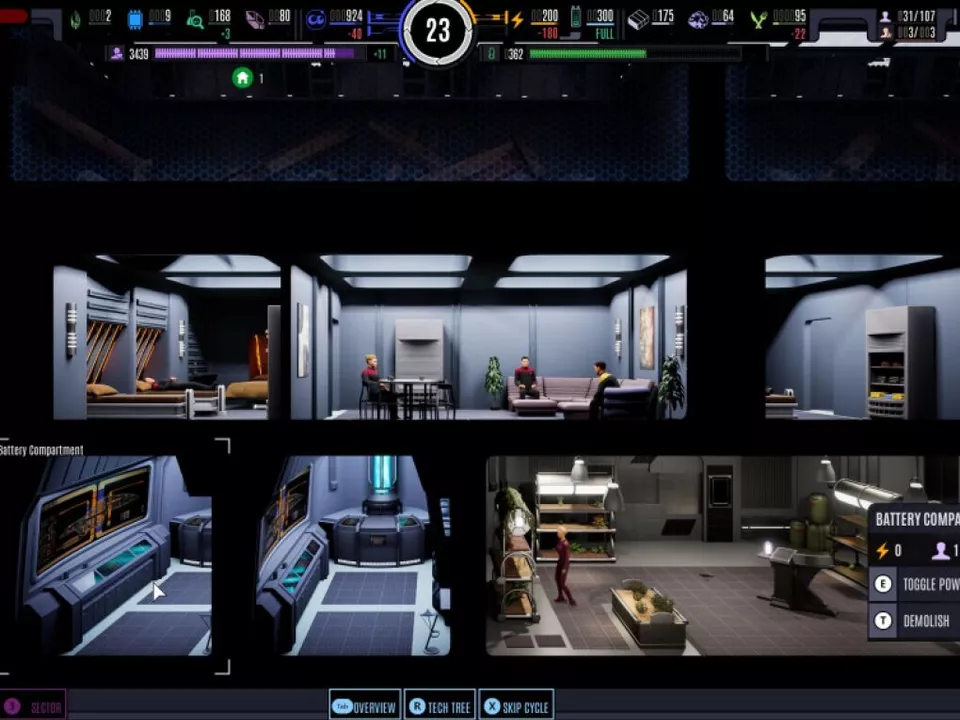Viewport: 960px width, 720px height.
Task: Click the cycle counter dial showing 23
Action: 438,31
